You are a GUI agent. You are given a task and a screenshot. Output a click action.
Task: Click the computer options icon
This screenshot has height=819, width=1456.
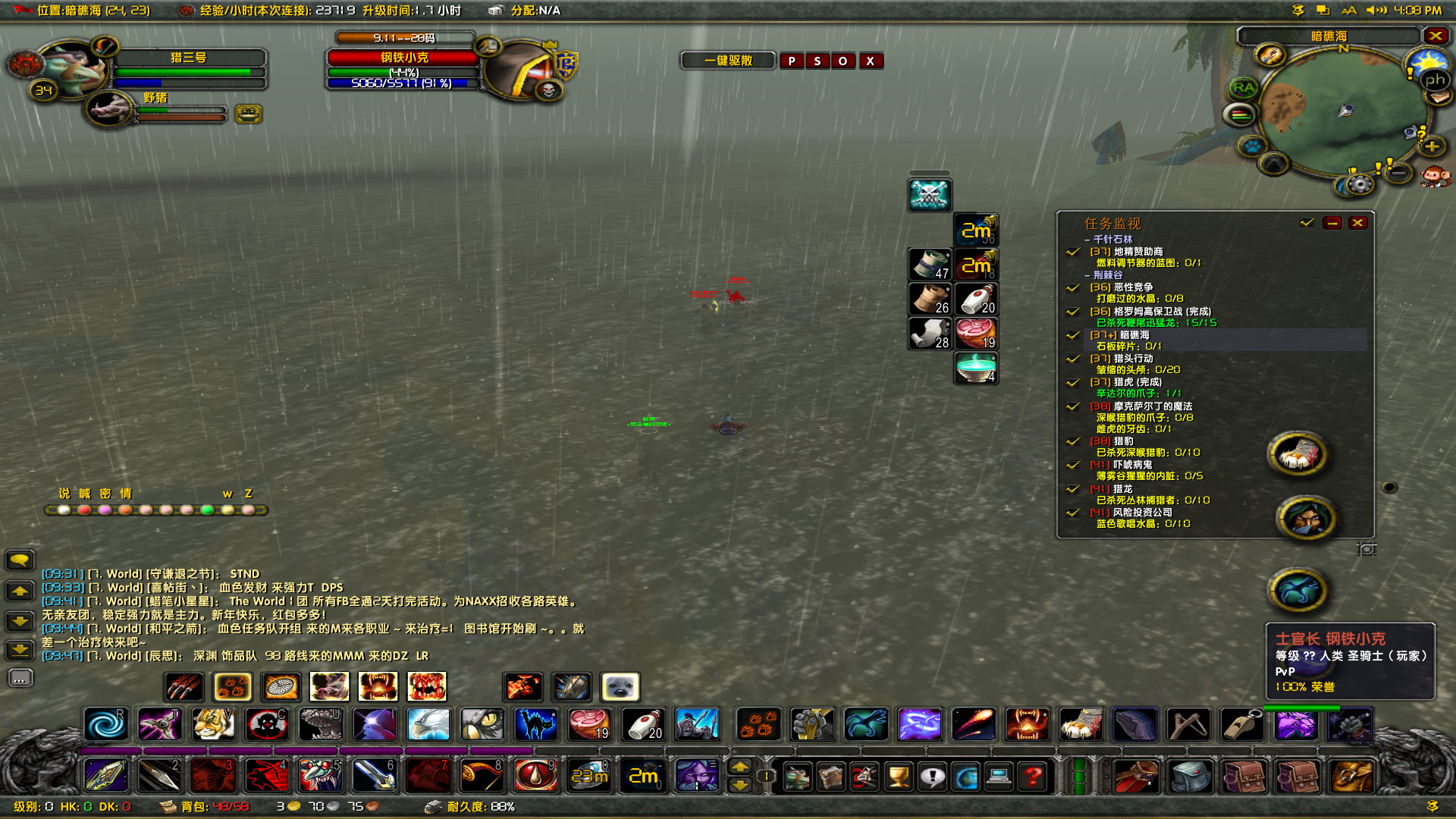(x=999, y=775)
